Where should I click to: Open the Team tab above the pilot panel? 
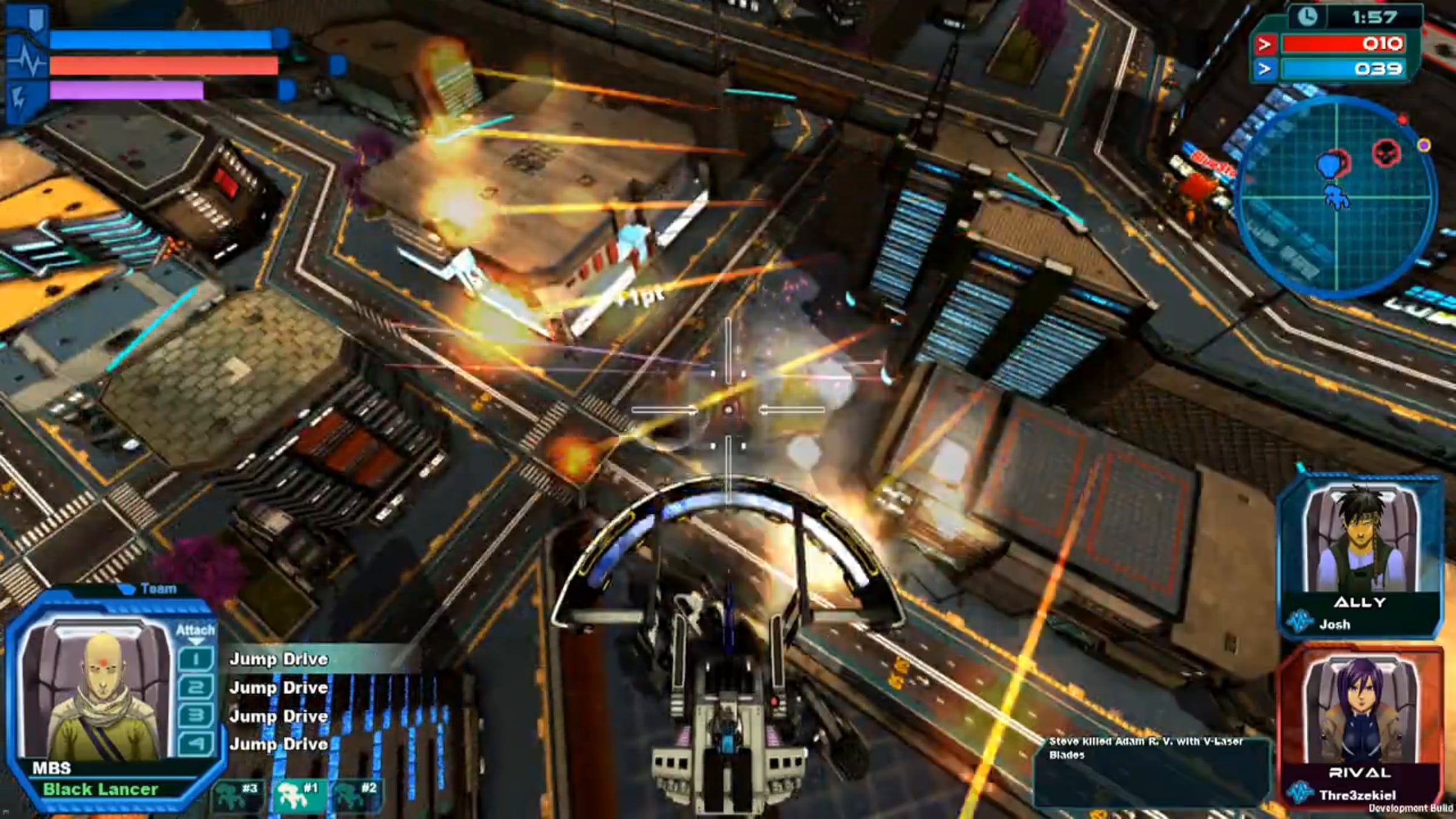pyautogui.click(x=152, y=589)
